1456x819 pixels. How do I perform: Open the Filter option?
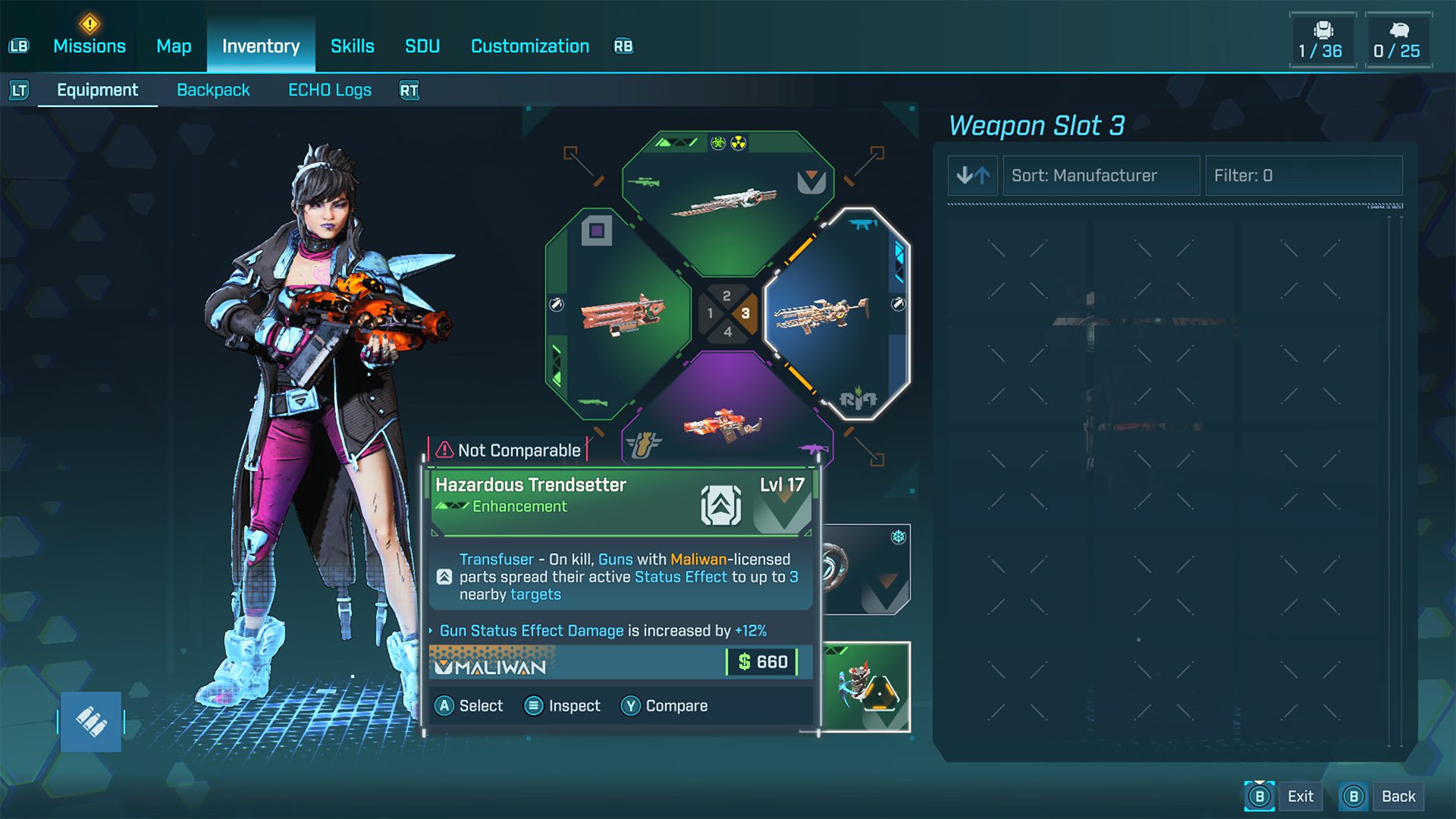(x=1303, y=176)
